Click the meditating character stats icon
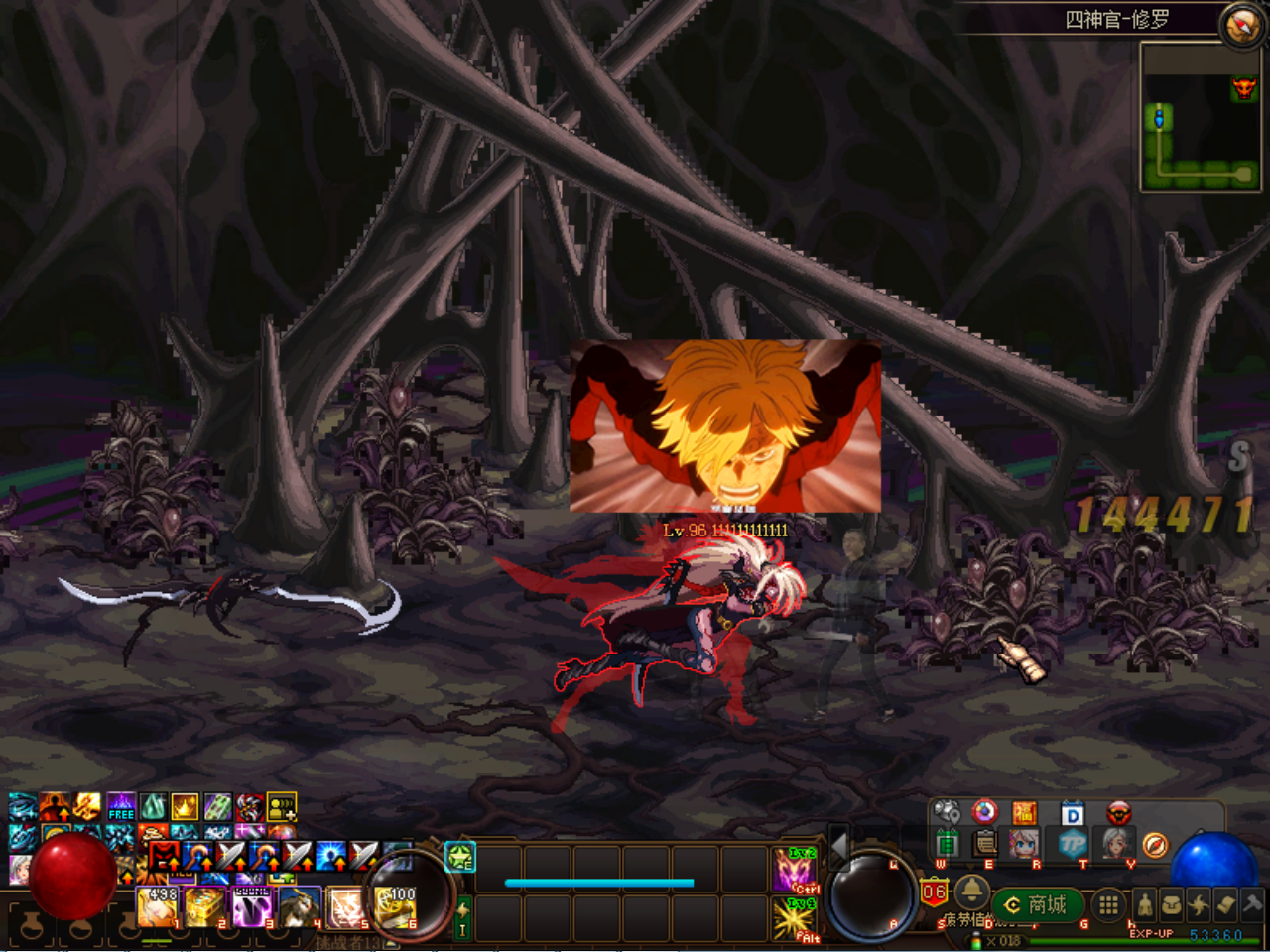Viewport: 1270px width, 952px height. coord(1145,903)
